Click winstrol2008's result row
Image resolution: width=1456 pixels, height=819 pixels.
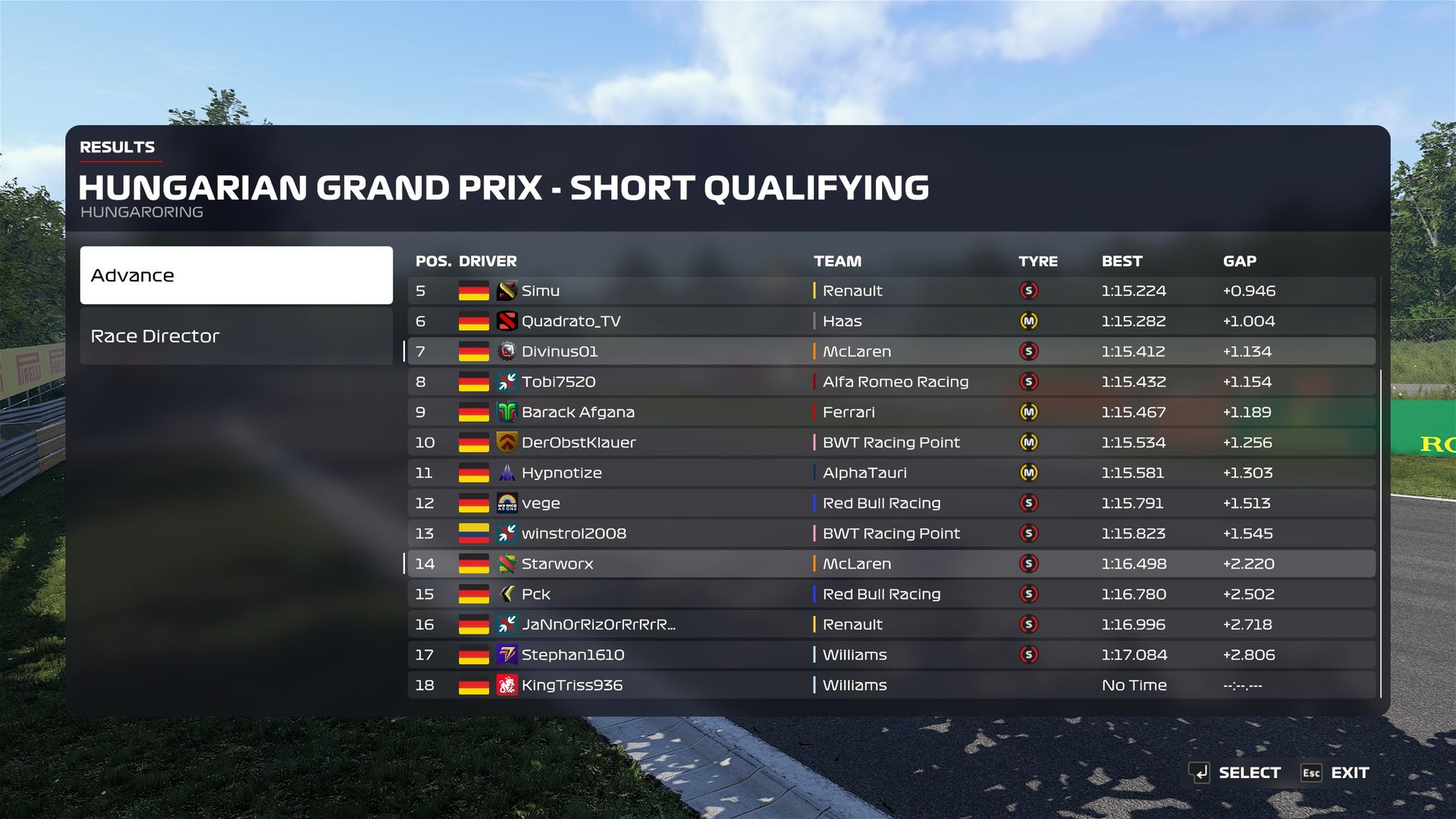click(x=891, y=533)
